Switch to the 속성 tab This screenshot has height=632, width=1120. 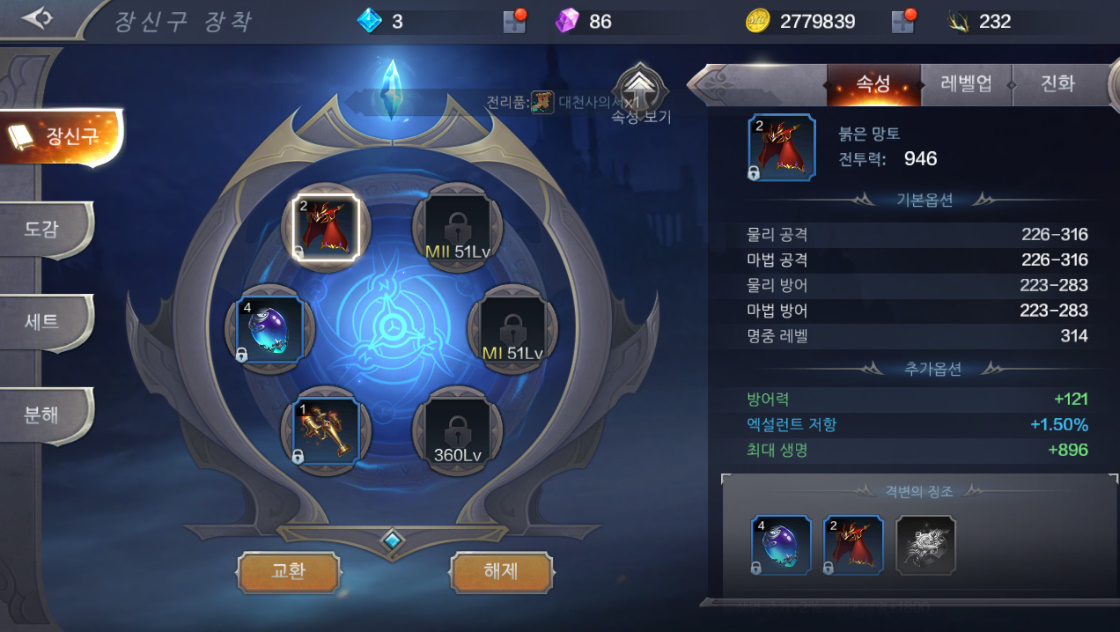873,84
